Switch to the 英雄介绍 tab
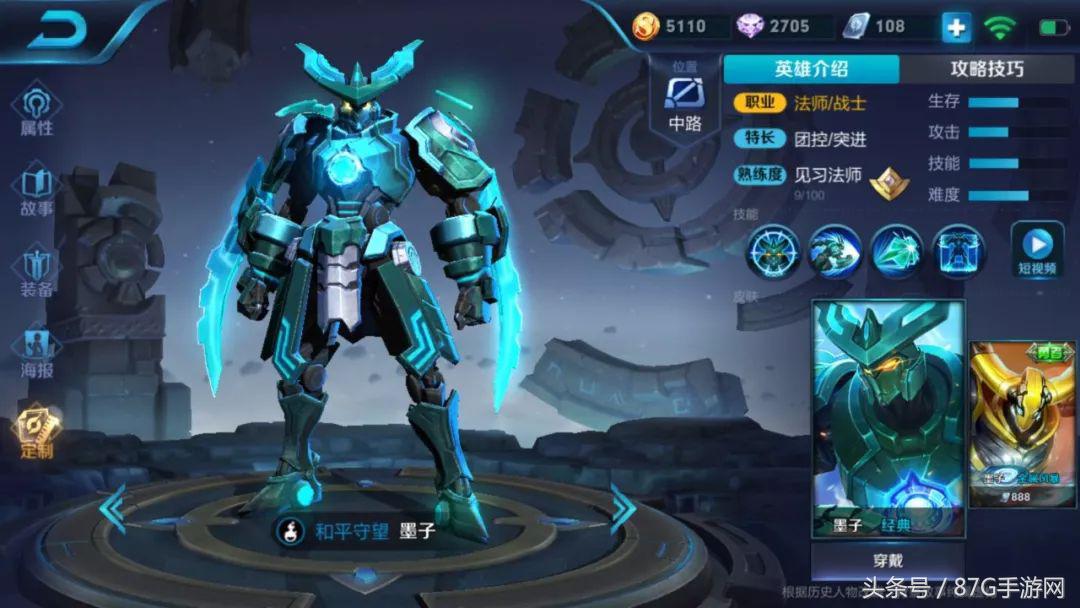This screenshot has height=608, width=1080. 811,69
